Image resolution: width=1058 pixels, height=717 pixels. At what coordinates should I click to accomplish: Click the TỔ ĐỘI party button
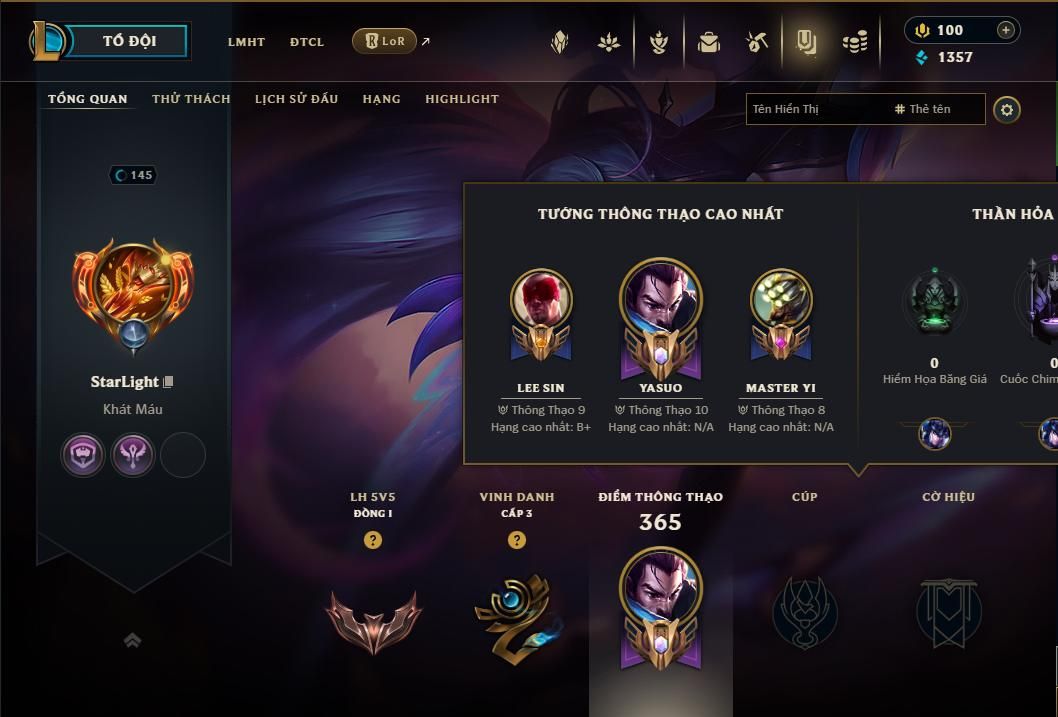tap(130, 41)
